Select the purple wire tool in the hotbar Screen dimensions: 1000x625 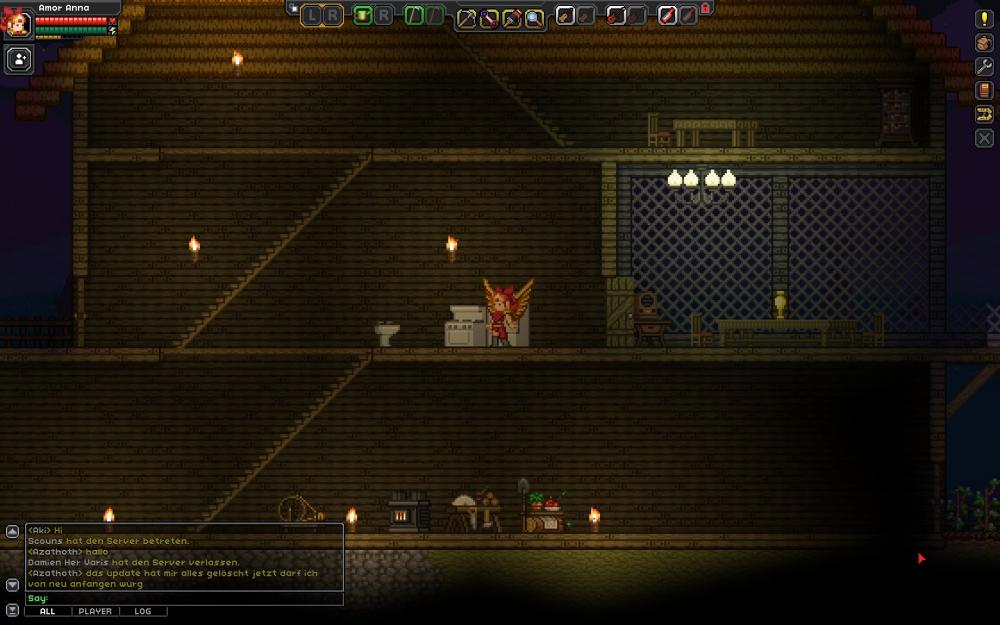pos(489,16)
